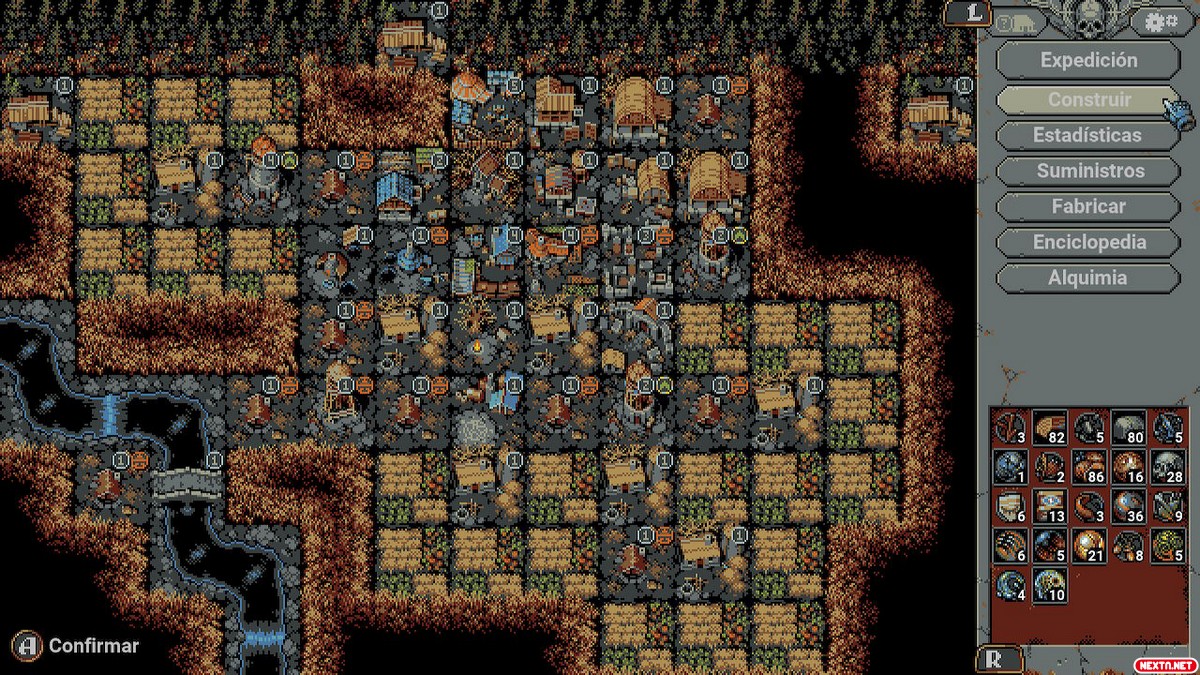Image resolution: width=1200 pixels, height=675 pixels.
Task: Select the resource slot showing count 8
Action: pos(1127,544)
